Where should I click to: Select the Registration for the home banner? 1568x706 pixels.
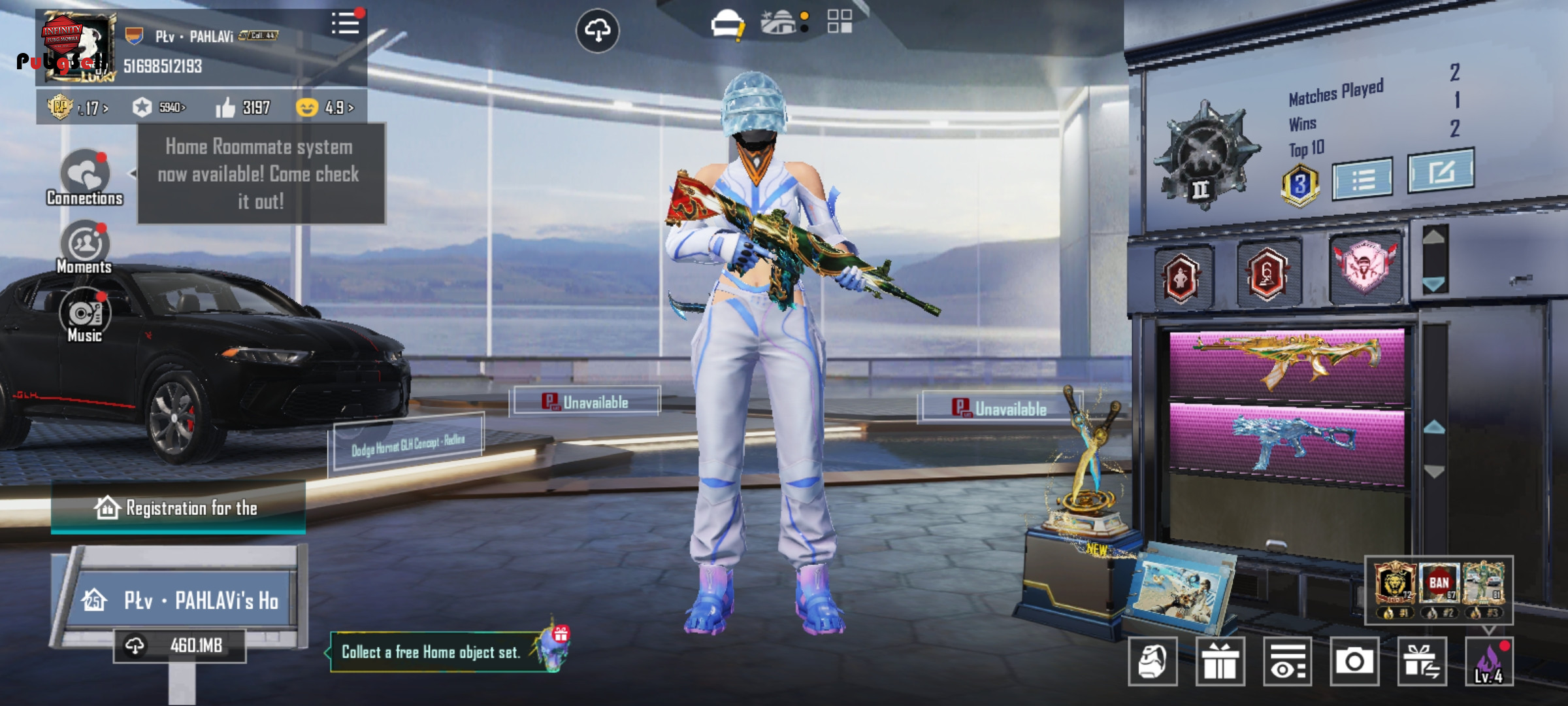(x=178, y=508)
